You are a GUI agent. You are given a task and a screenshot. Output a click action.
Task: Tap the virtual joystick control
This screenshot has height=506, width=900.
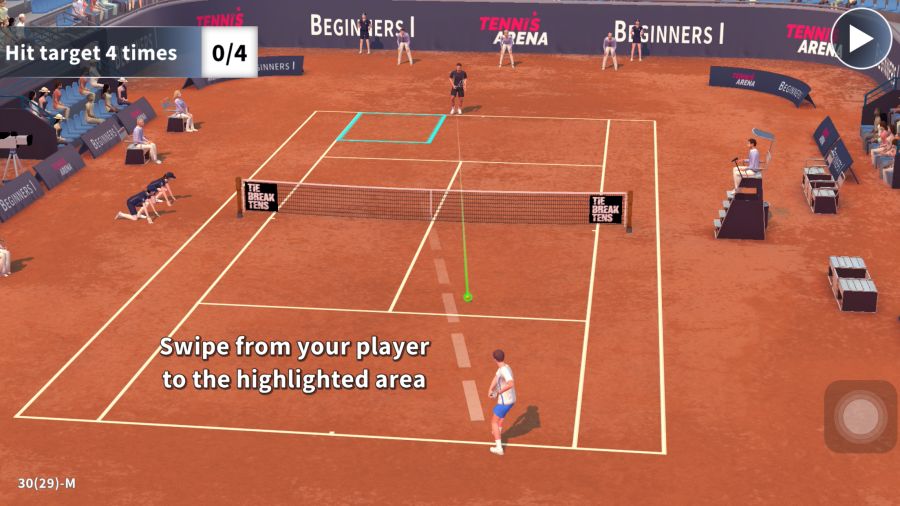click(x=859, y=416)
